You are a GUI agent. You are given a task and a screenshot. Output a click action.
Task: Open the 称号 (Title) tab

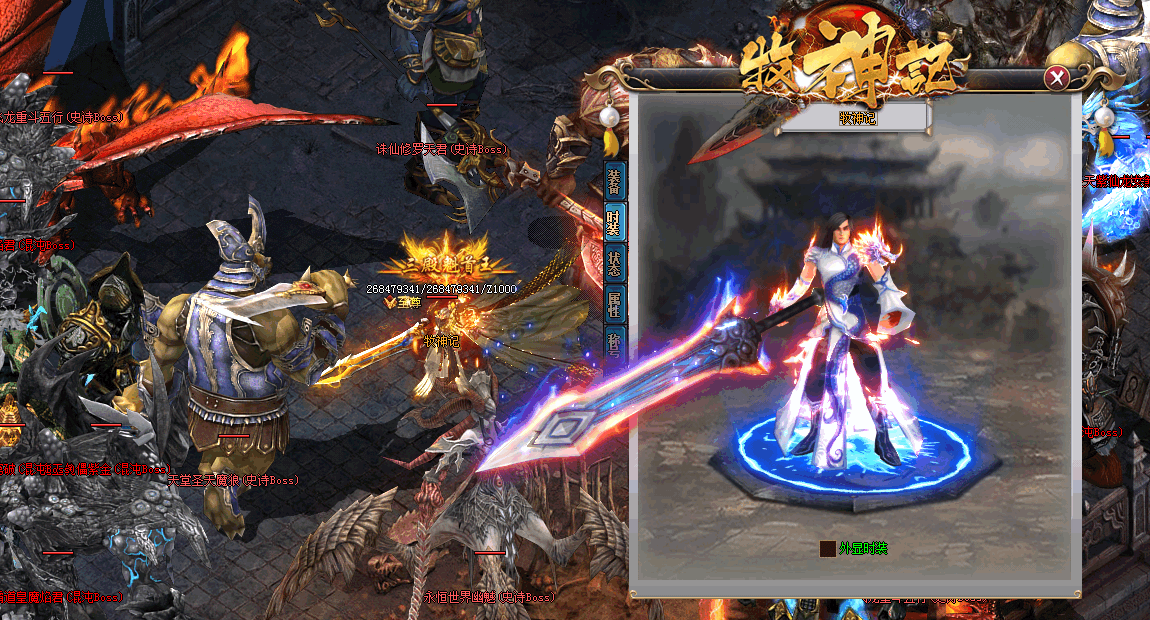coord(614,341)
